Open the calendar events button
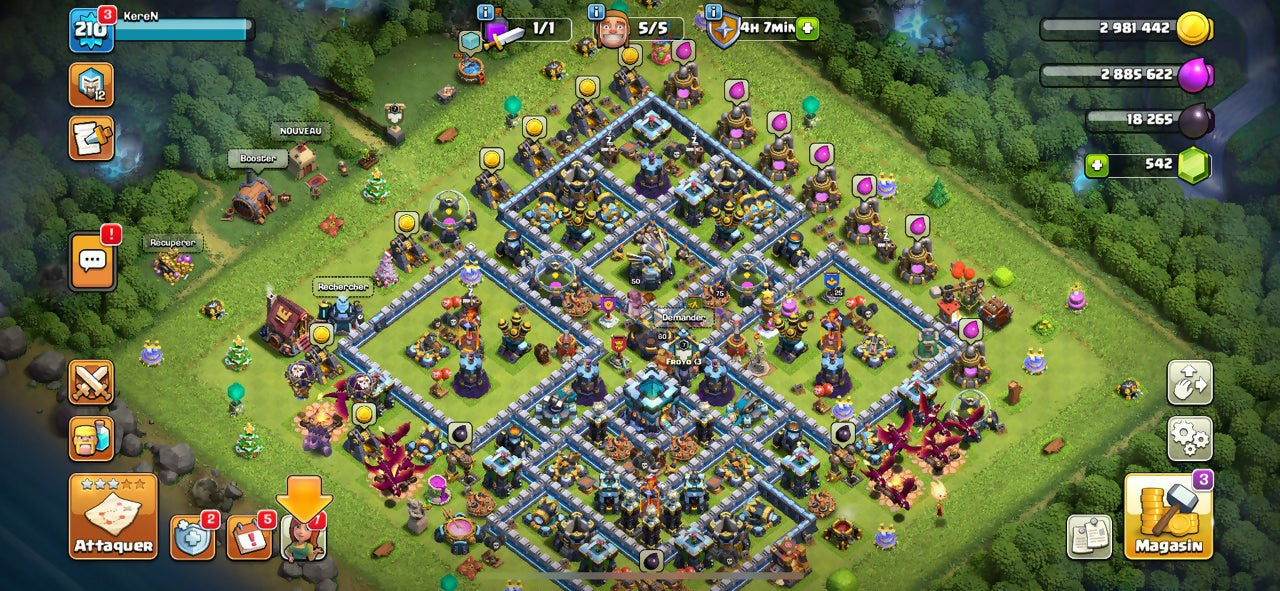1280x591 pixels. tap(249, 538)
